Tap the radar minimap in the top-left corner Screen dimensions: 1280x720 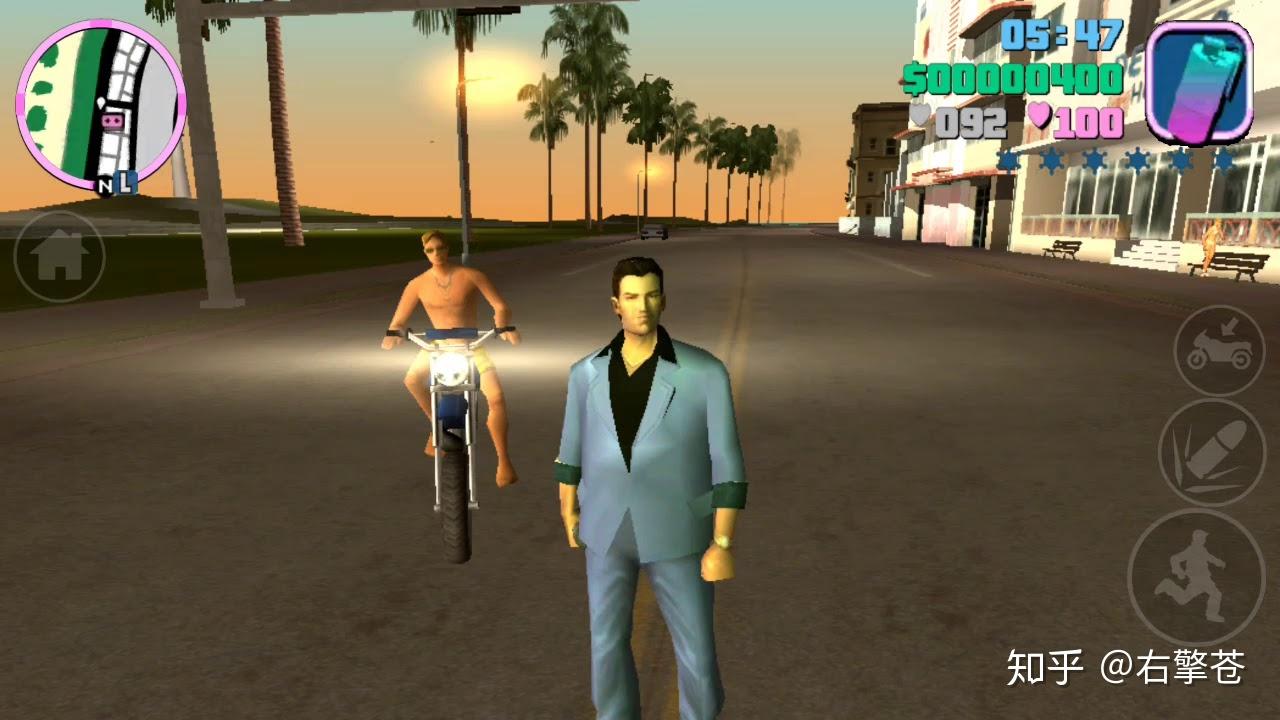100,100
